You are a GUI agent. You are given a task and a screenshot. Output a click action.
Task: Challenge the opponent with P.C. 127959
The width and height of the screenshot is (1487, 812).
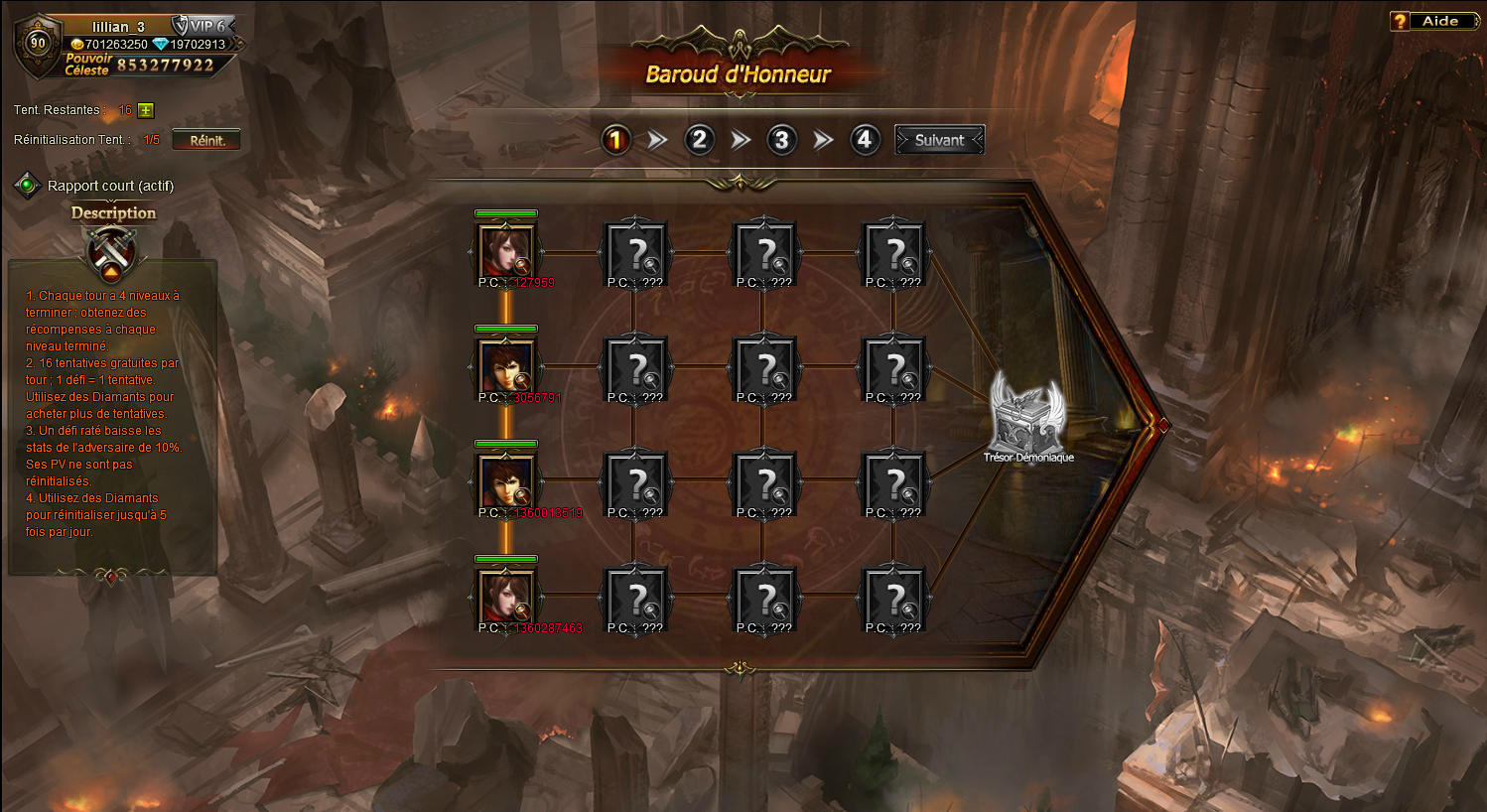pyautogui.click(x=506, y=251)
